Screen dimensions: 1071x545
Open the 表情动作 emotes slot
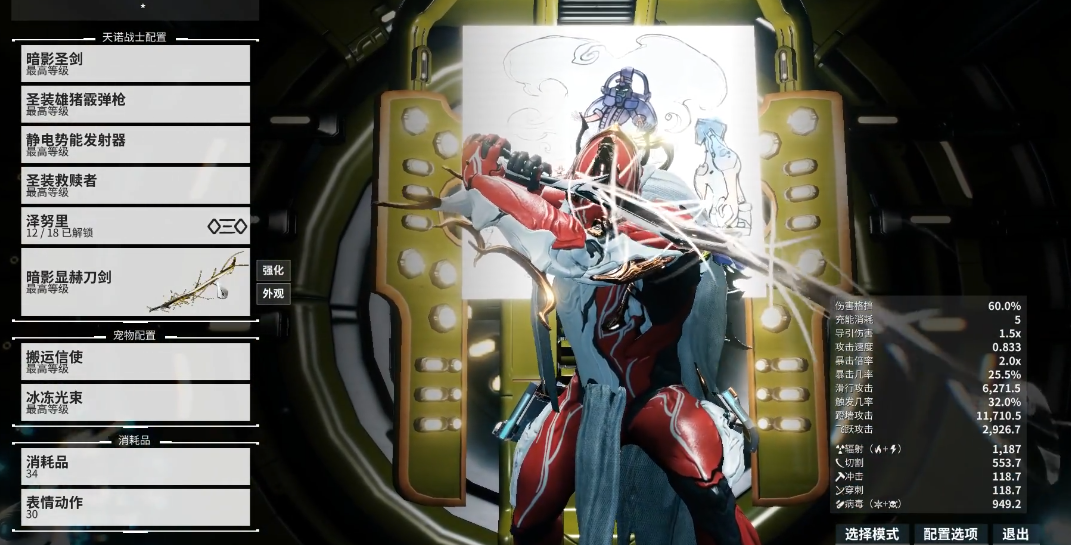[135, 507]
